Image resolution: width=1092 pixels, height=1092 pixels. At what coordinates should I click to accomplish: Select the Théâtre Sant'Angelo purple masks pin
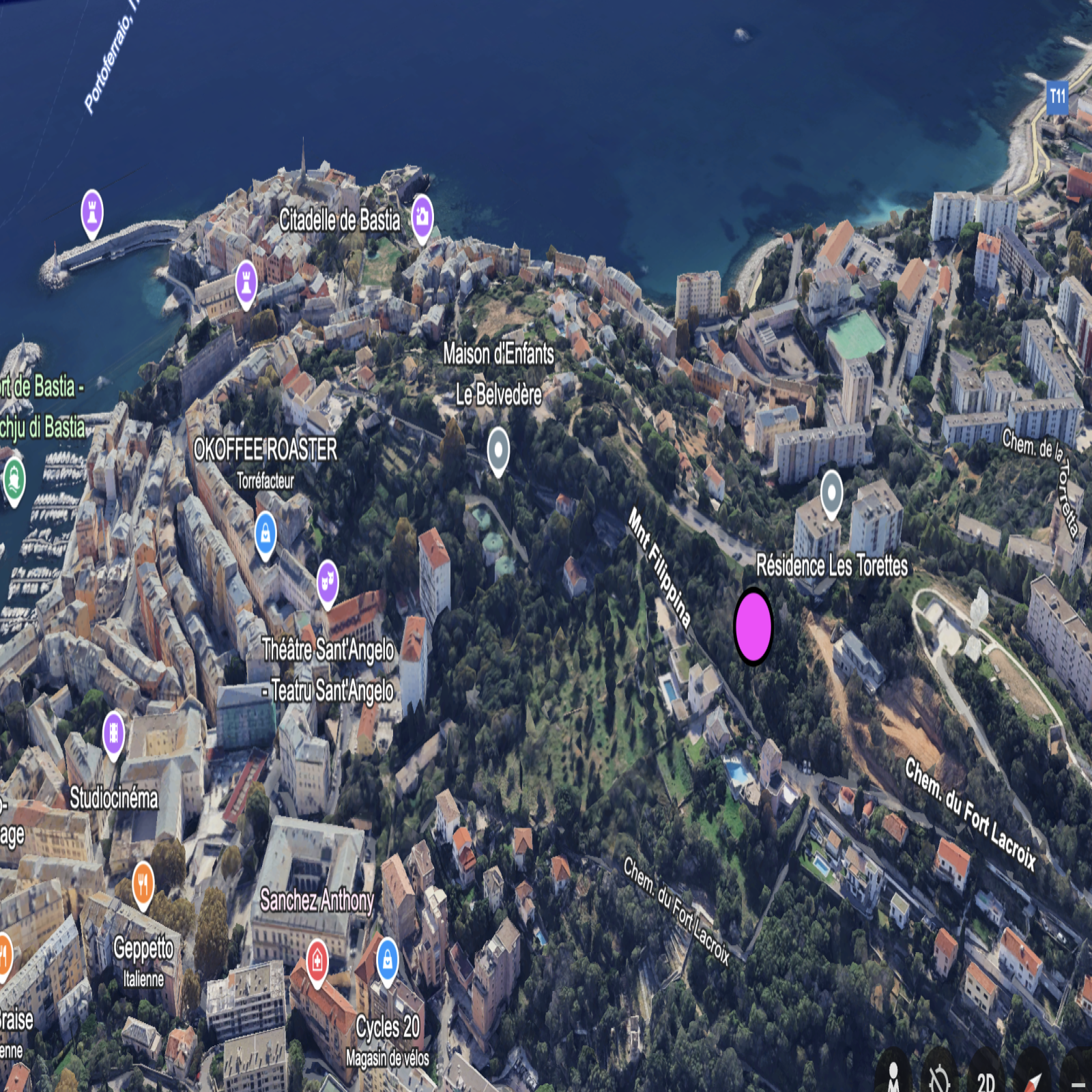(x=328, y=582)
